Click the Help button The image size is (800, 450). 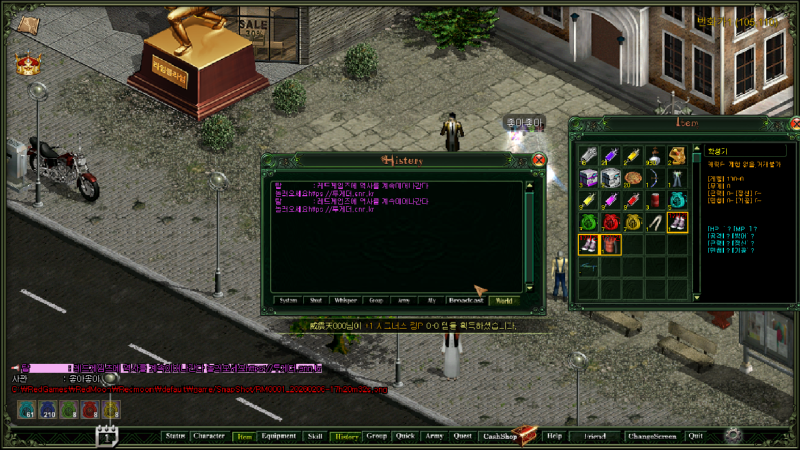[x=554, y=436]
